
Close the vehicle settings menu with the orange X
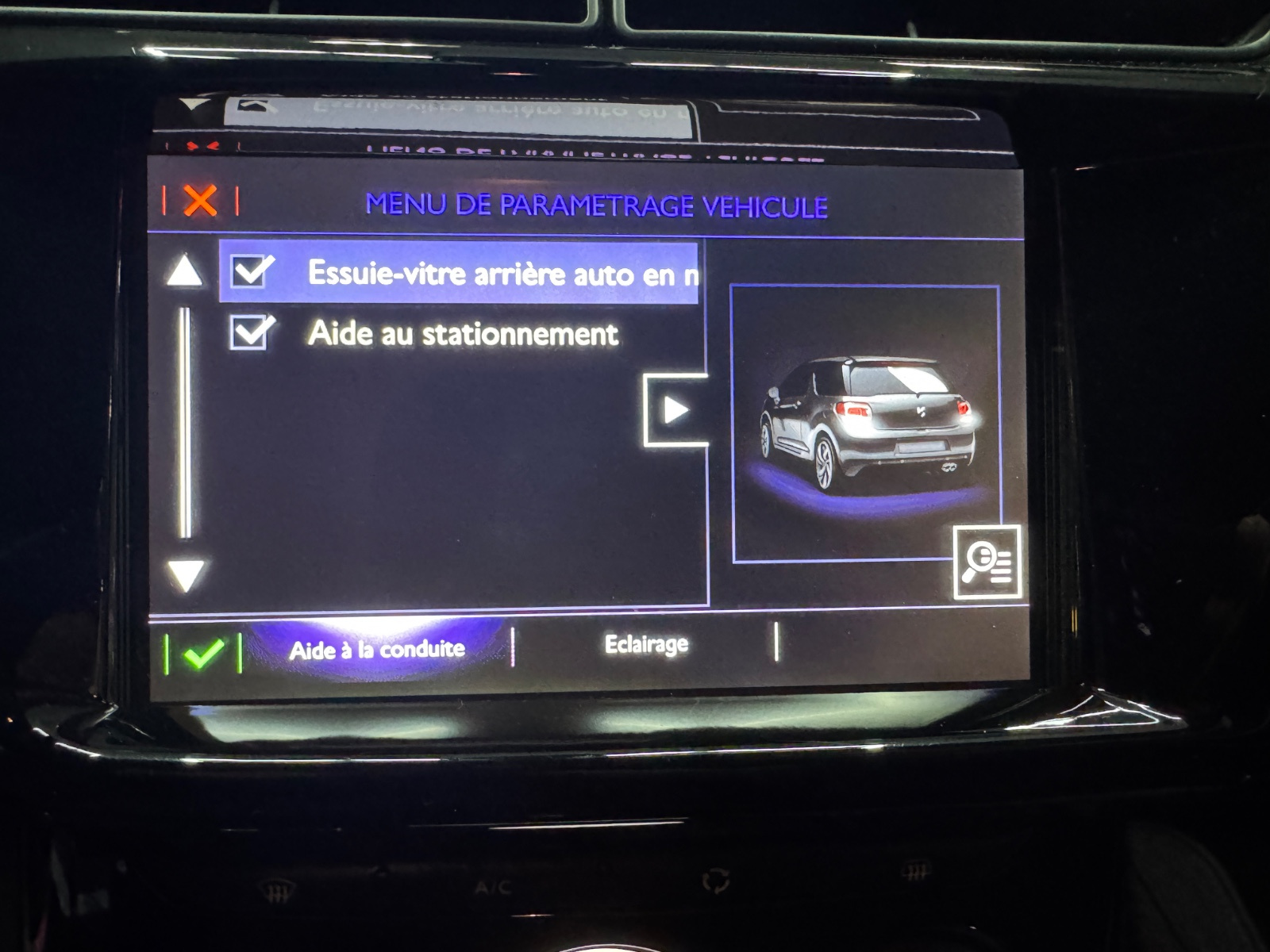200,202
